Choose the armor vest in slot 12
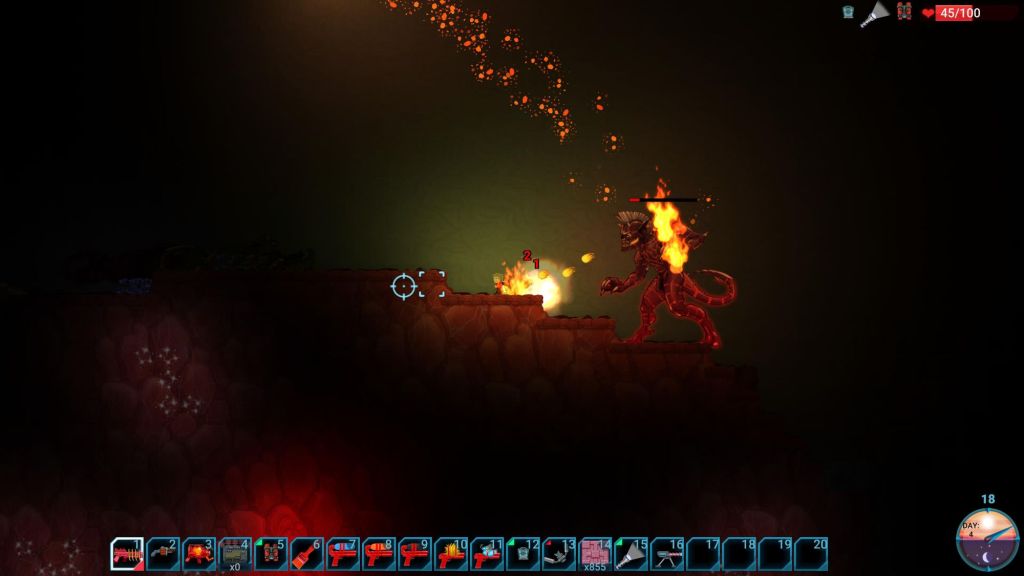The height and width of the screenshot is (576, 1024). (x=523, y=554)
